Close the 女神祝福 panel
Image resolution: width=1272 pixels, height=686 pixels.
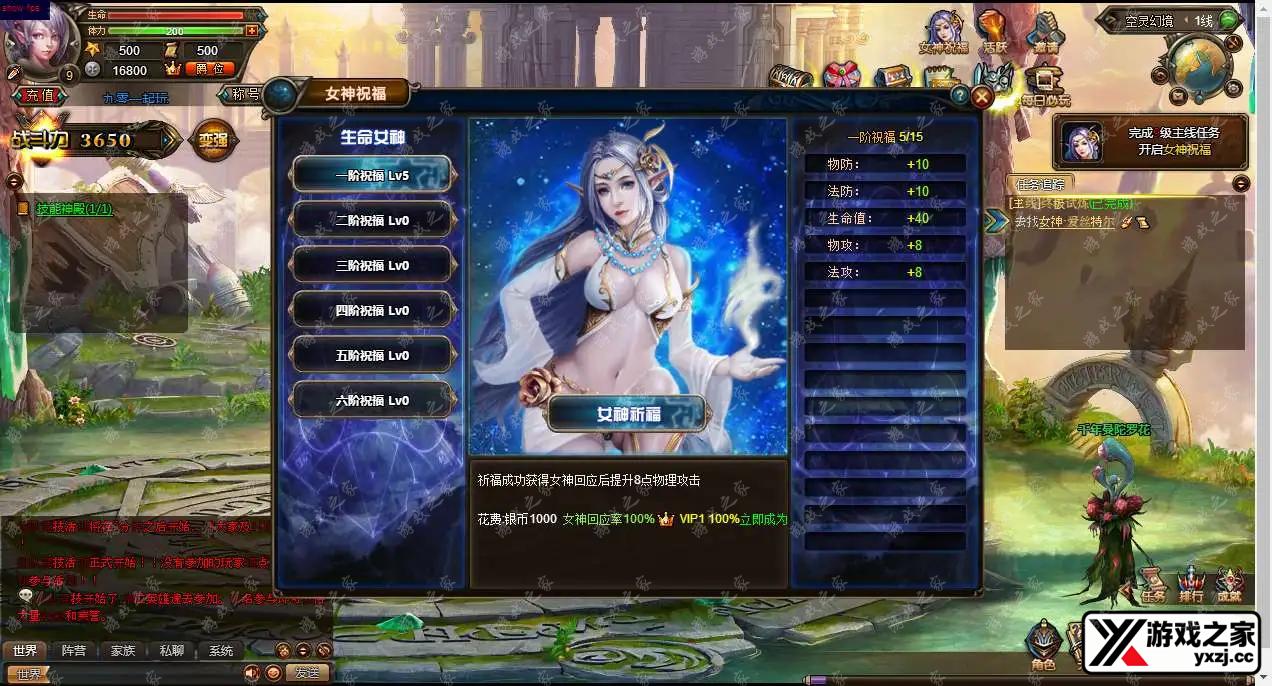click(x=982, y=96)
